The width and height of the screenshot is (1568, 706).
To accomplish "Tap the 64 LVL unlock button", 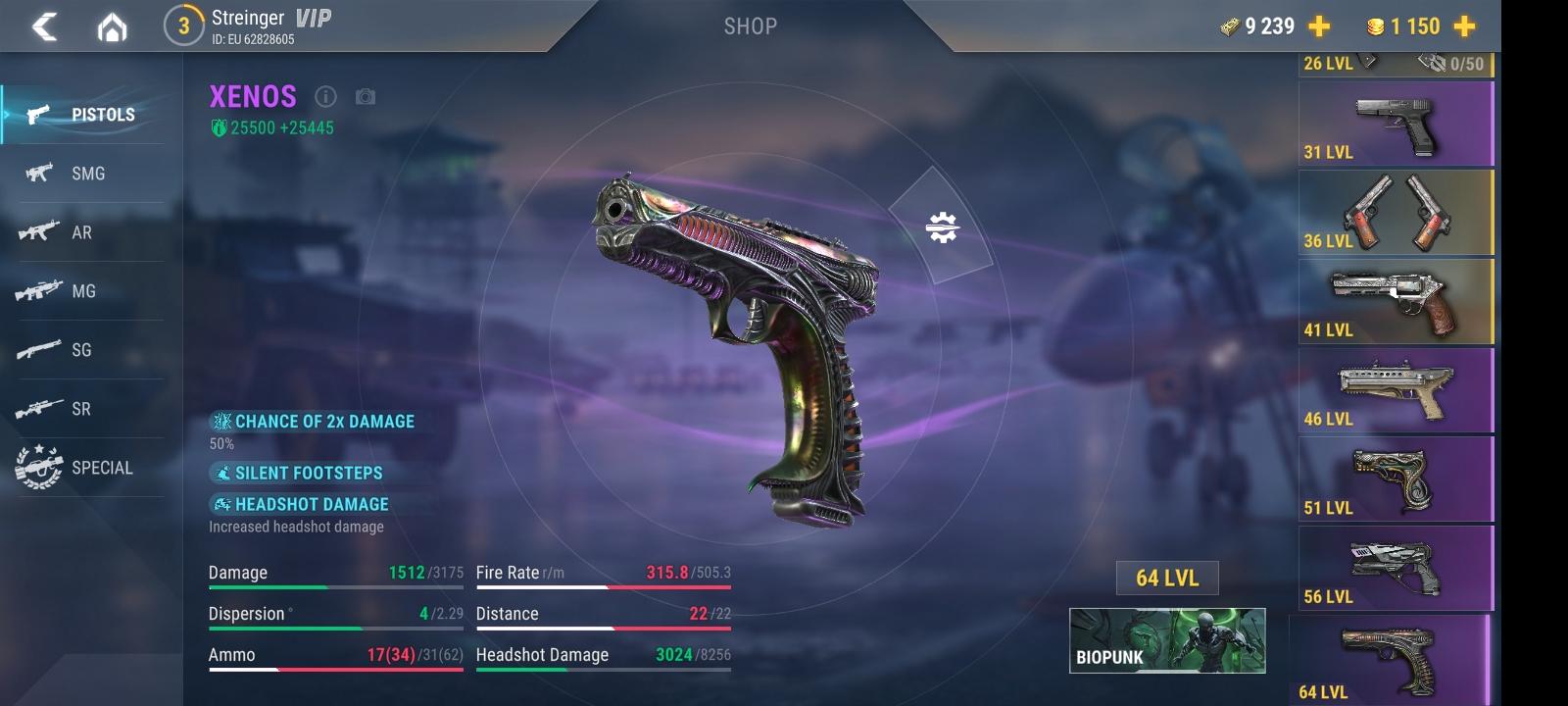I will point(1165,579).
